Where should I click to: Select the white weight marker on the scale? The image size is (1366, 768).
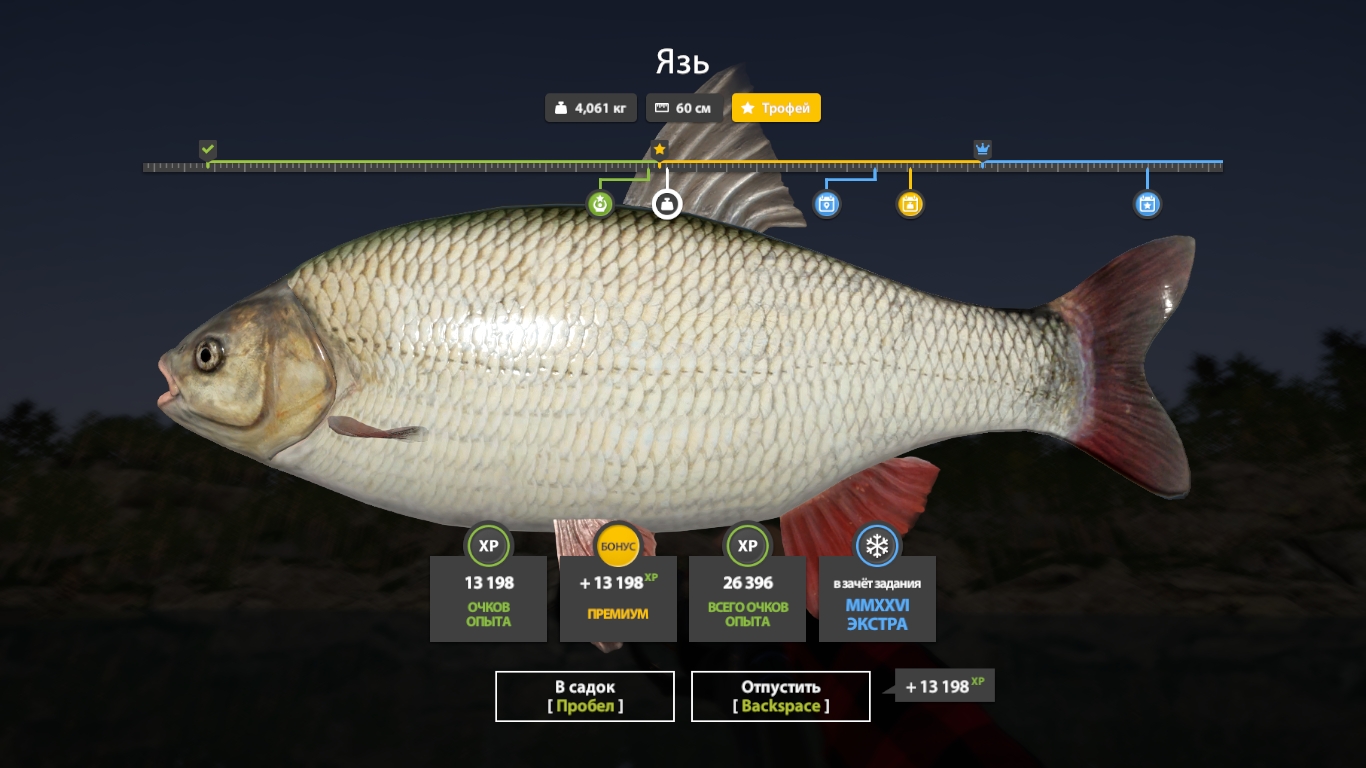click(667, 204)
